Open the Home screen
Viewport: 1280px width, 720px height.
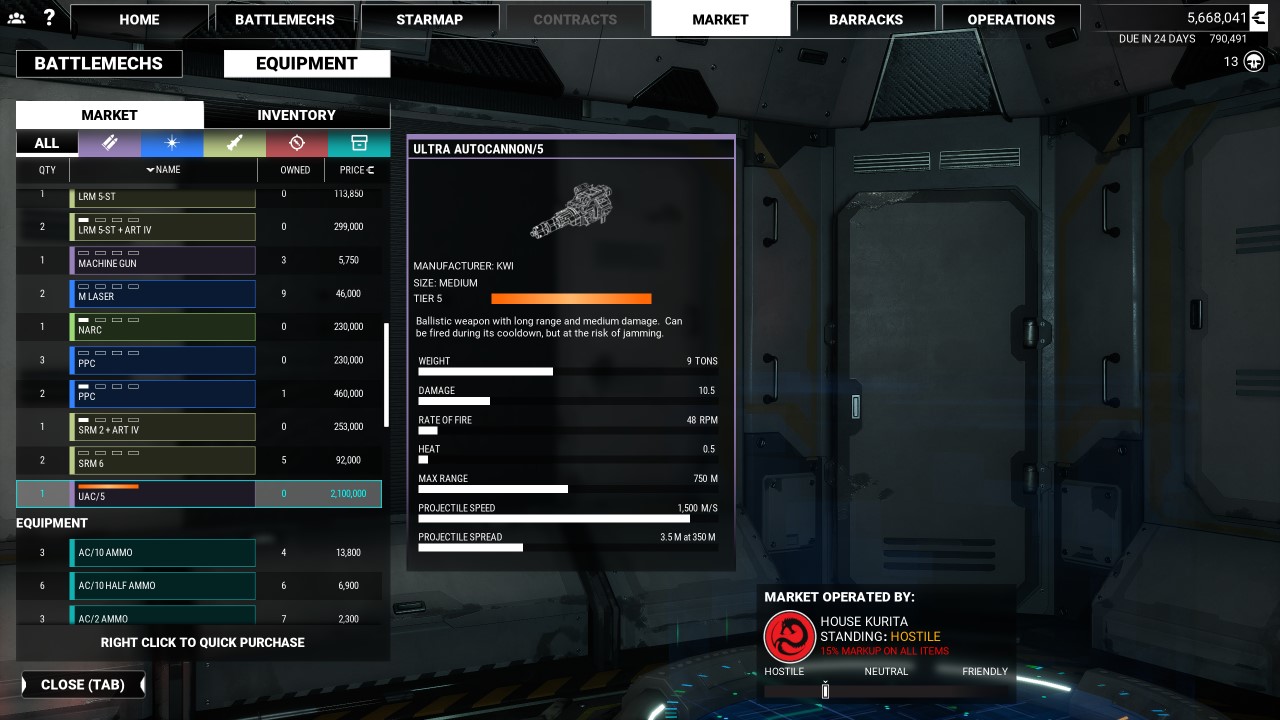[139, 19]
